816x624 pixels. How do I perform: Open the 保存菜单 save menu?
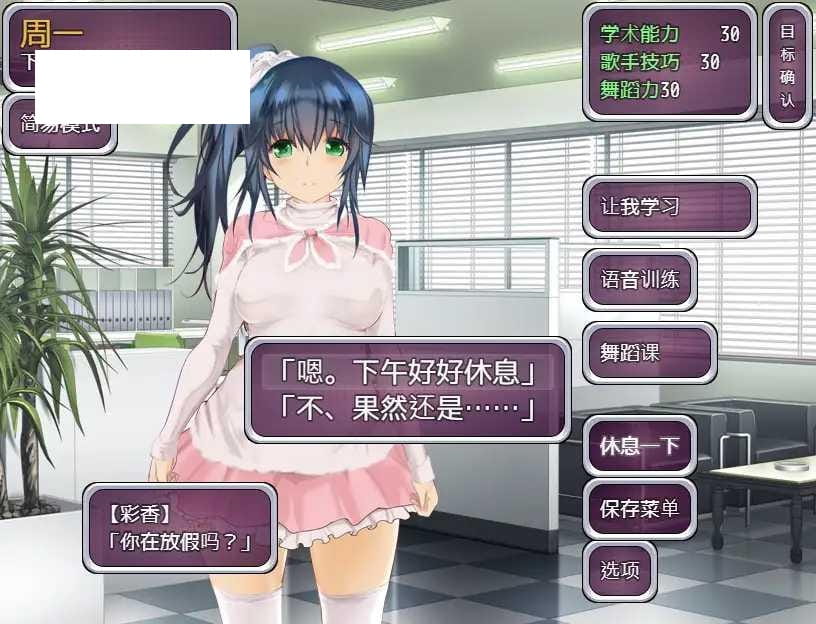pyautogui.click(x=640, y=508)
